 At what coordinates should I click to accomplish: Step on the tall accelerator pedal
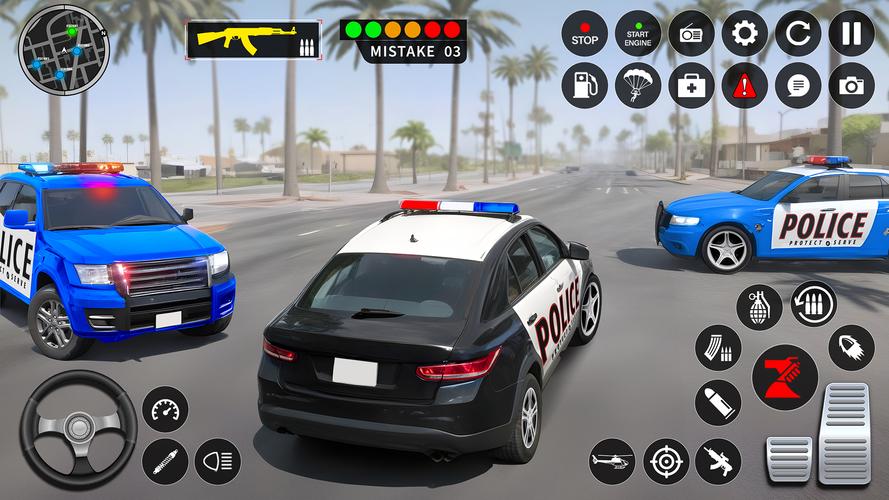tap(845, 433)
